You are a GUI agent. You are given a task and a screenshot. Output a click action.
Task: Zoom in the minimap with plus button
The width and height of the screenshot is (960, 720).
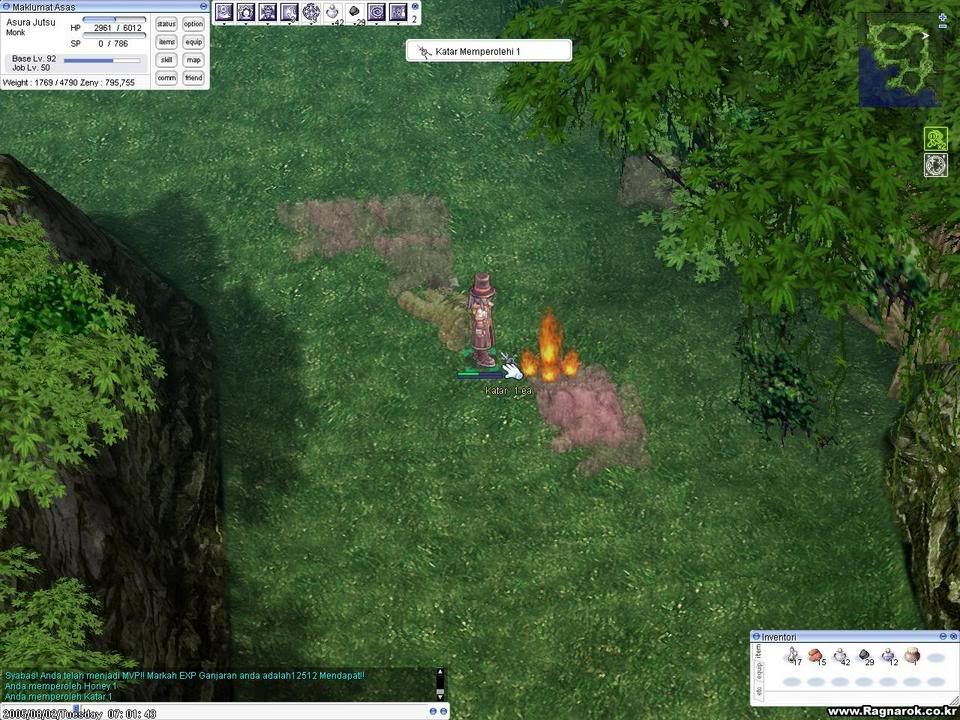(943, 17)
